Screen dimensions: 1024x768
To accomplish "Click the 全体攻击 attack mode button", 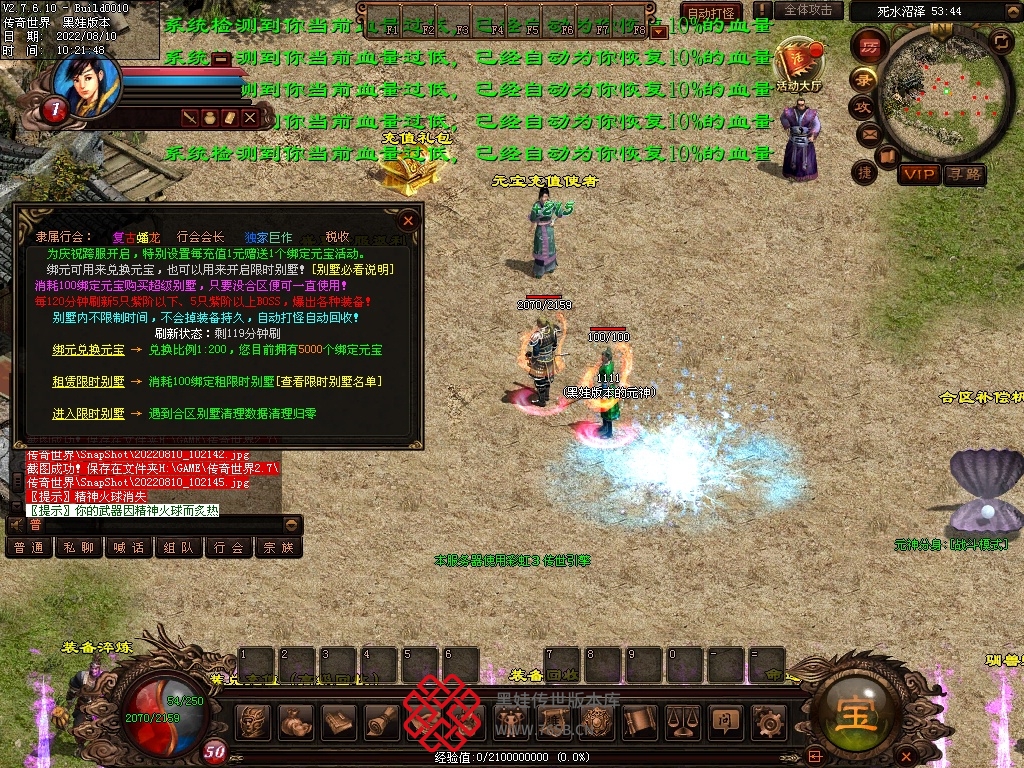I will pos(808,10).
